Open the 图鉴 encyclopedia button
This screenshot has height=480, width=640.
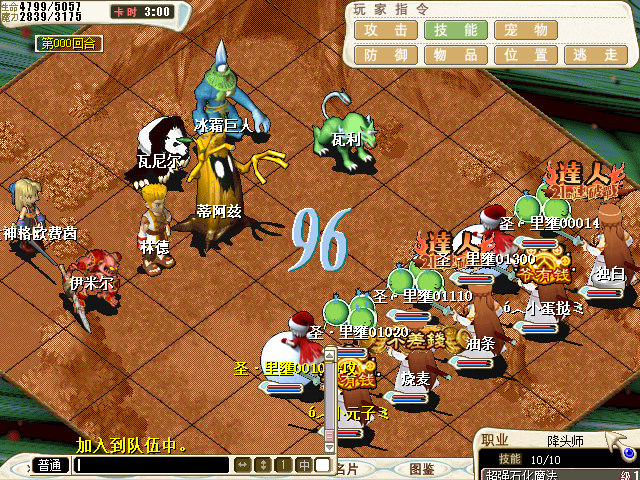(x=421, y=468)
